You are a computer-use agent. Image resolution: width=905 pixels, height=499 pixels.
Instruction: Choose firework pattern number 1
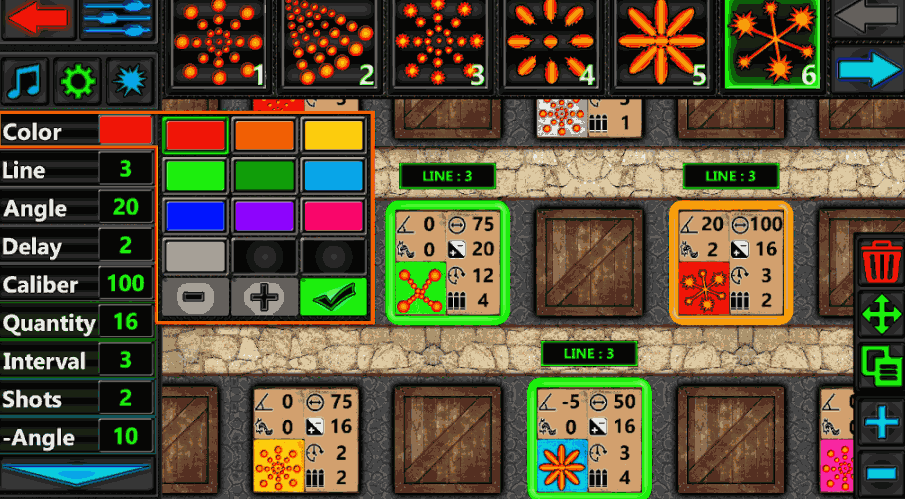[220, 44]
